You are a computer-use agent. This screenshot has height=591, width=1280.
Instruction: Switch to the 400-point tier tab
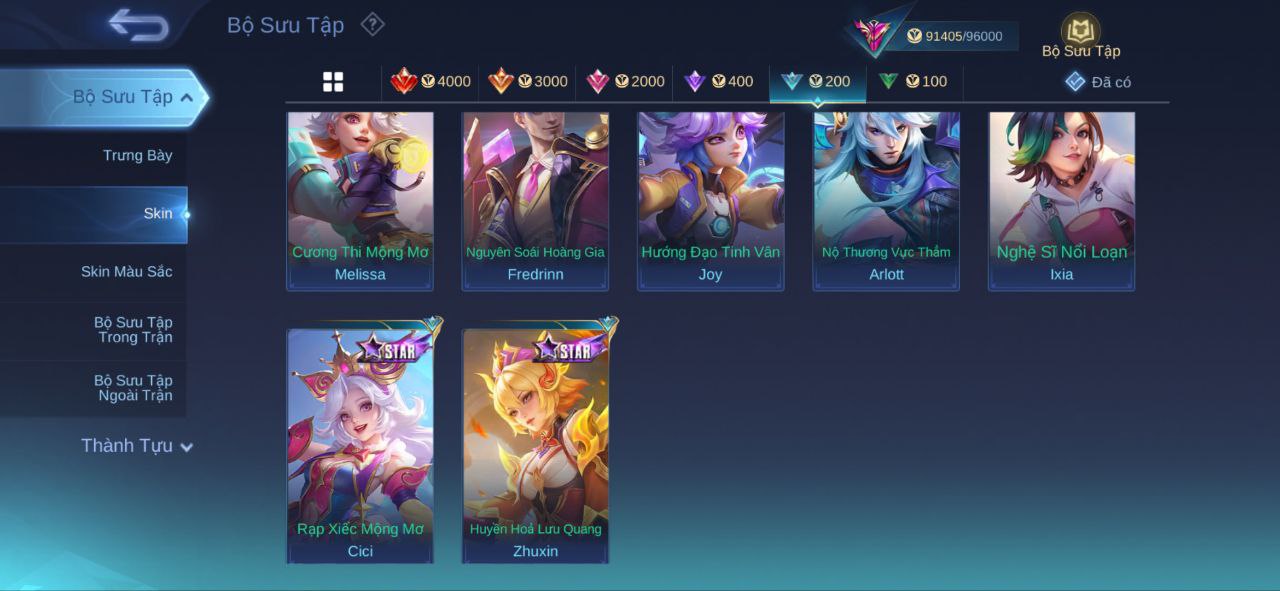(x=719, y=82)
